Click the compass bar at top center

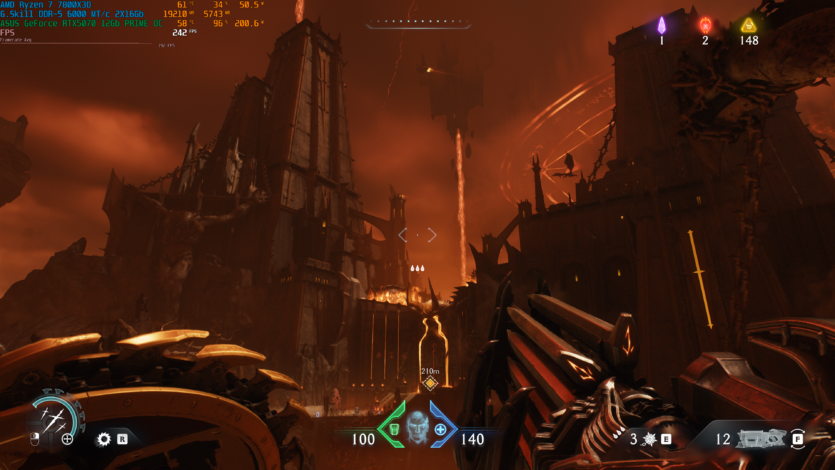(417, 23)
